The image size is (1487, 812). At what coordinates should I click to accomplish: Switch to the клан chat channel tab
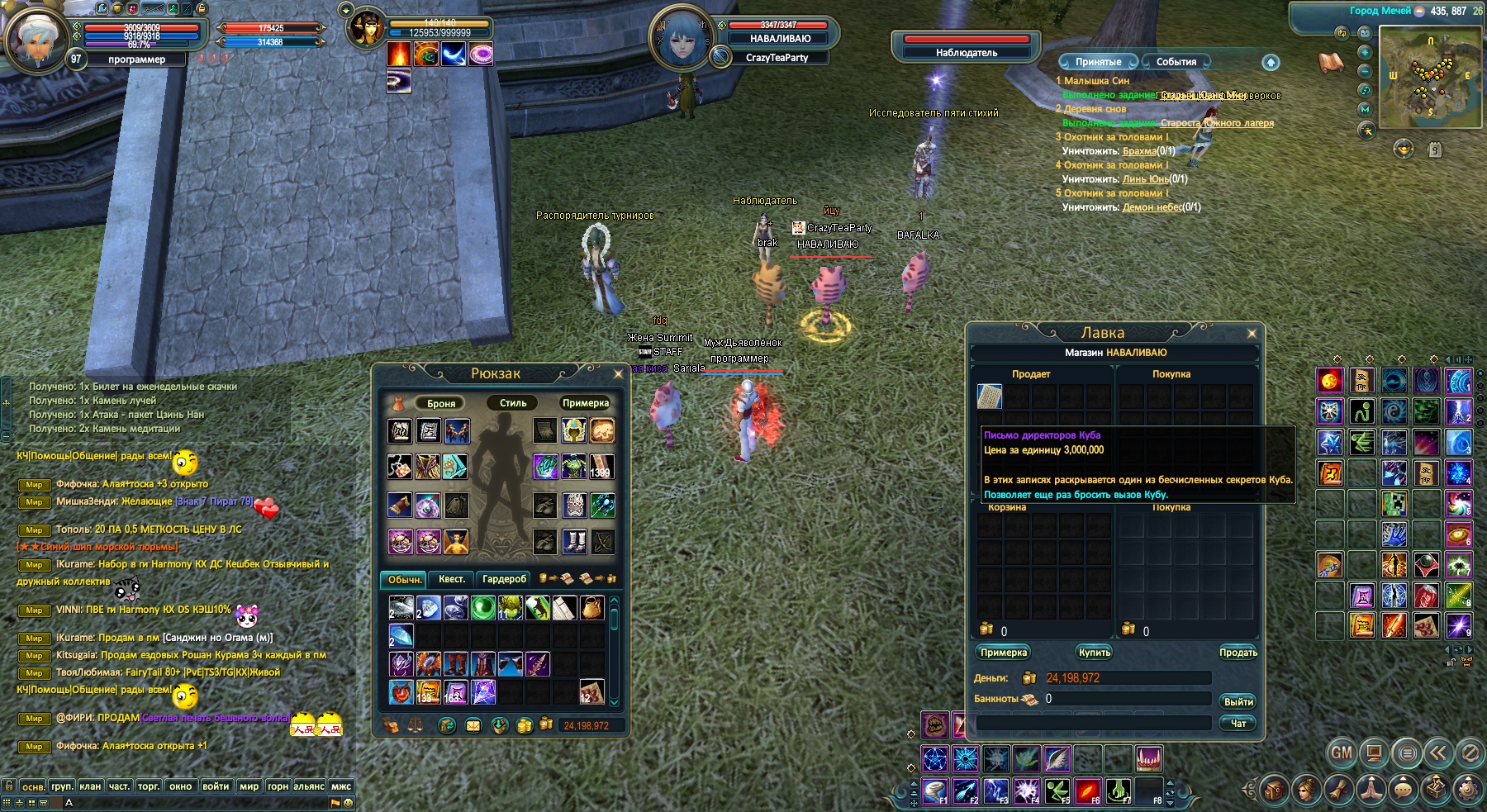coord(90,786)
